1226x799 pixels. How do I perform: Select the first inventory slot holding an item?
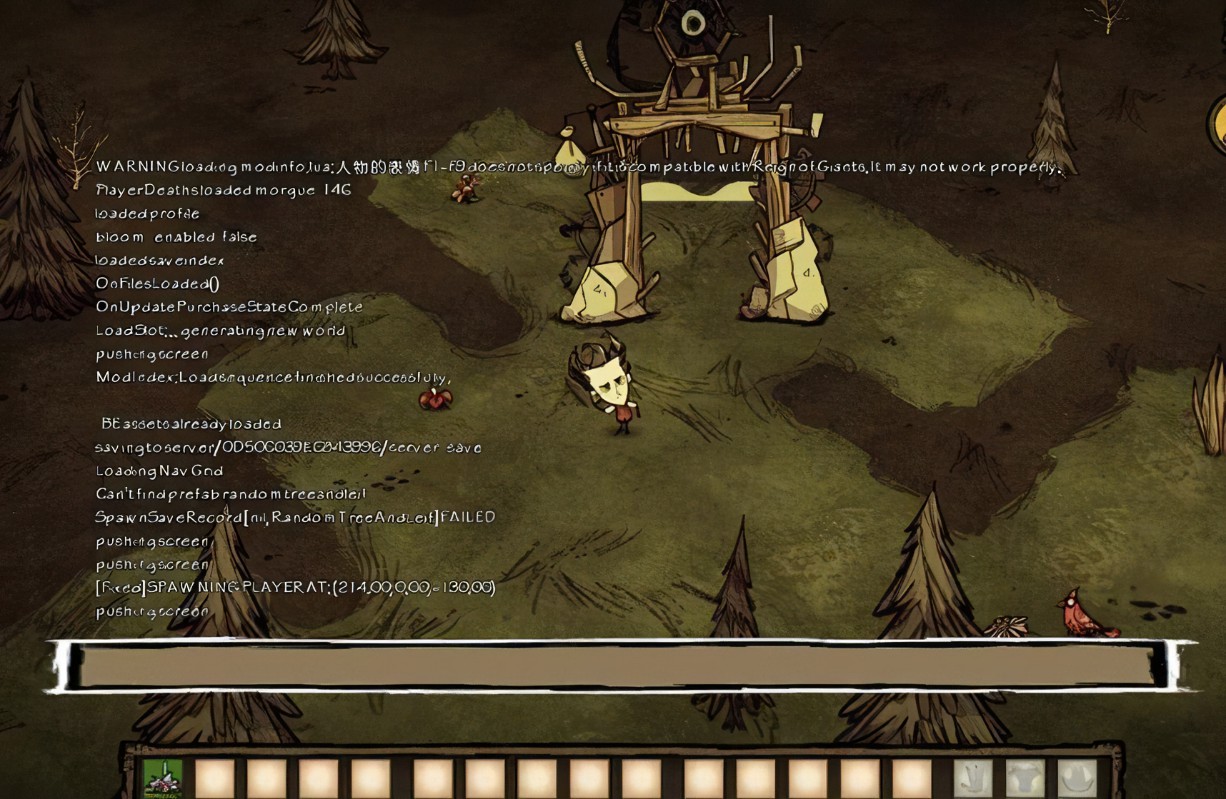tap(163, 778)
